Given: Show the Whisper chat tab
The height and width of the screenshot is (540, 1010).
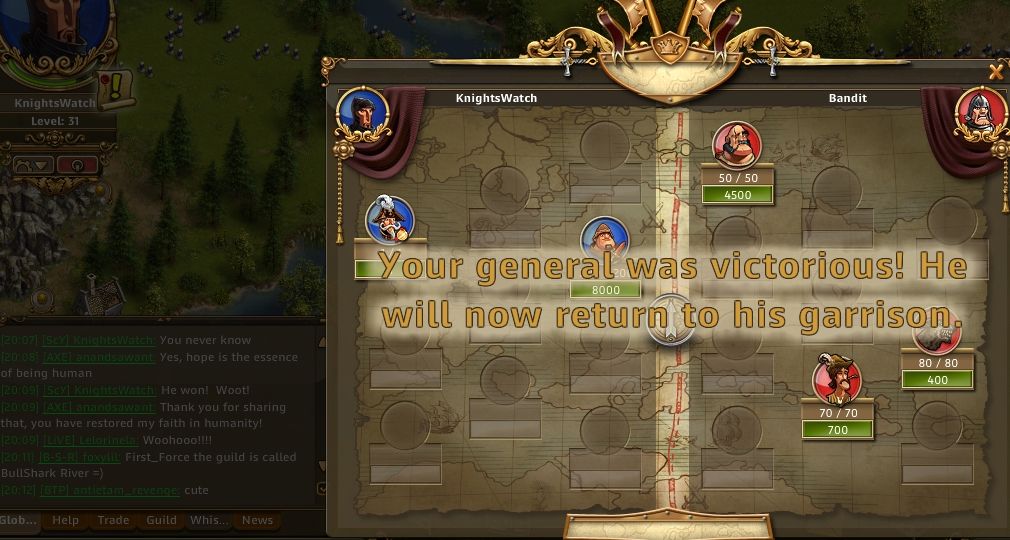Looking at the screenshot, I should coord(208,520).
